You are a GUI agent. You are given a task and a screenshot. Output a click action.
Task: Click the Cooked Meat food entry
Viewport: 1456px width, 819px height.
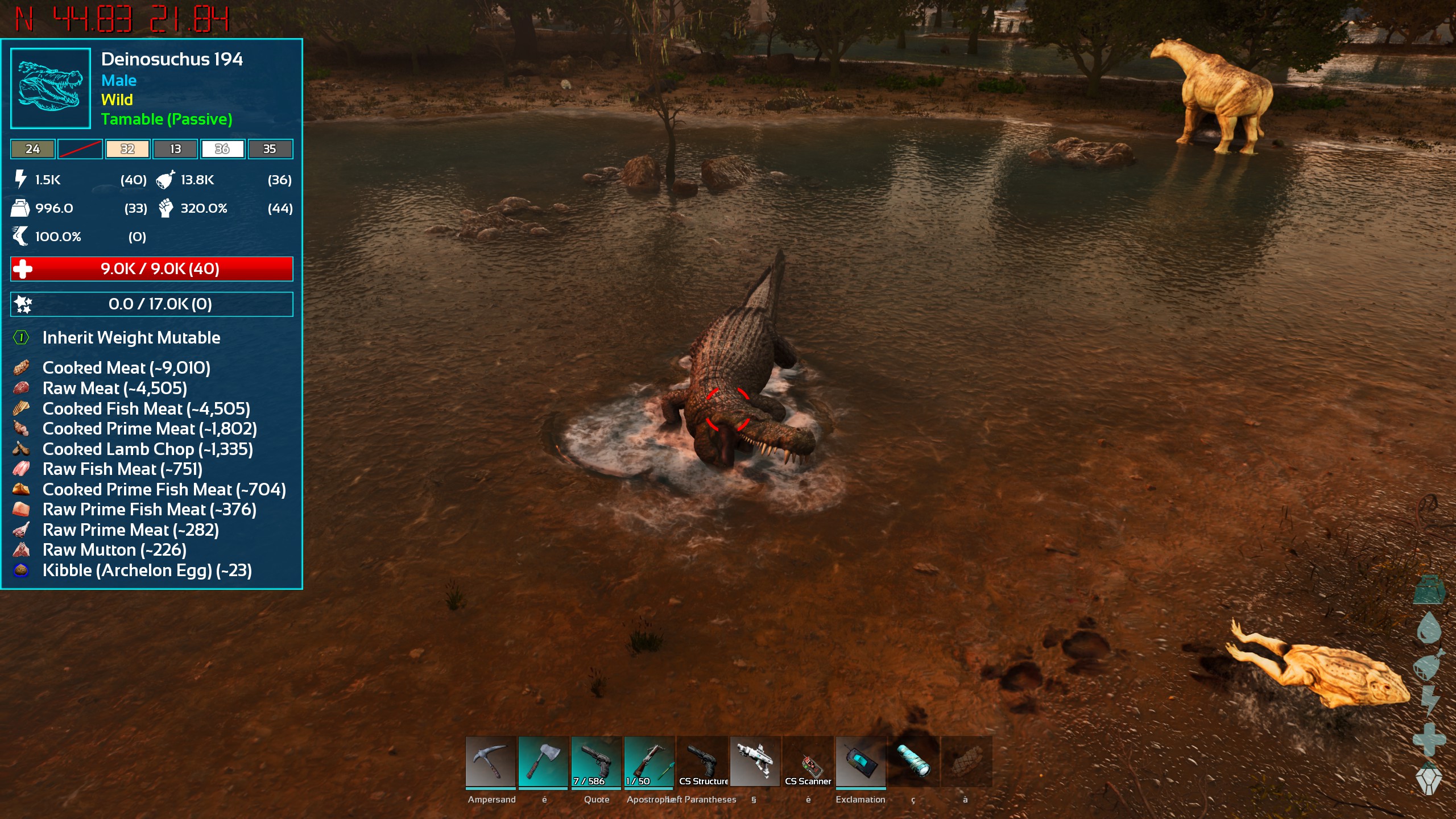126,368
